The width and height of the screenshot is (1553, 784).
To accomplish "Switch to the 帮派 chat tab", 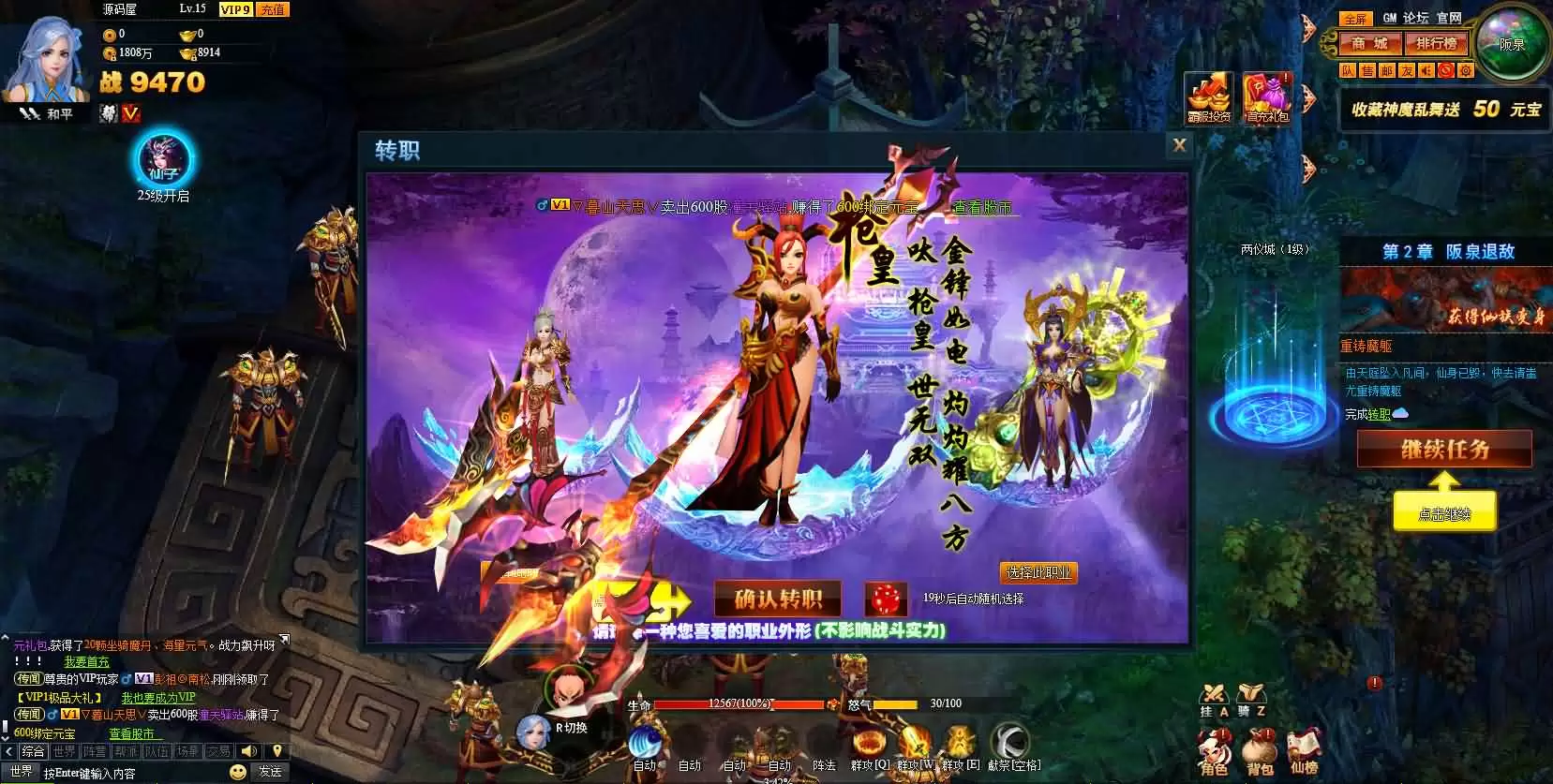I will pos(123,751).
